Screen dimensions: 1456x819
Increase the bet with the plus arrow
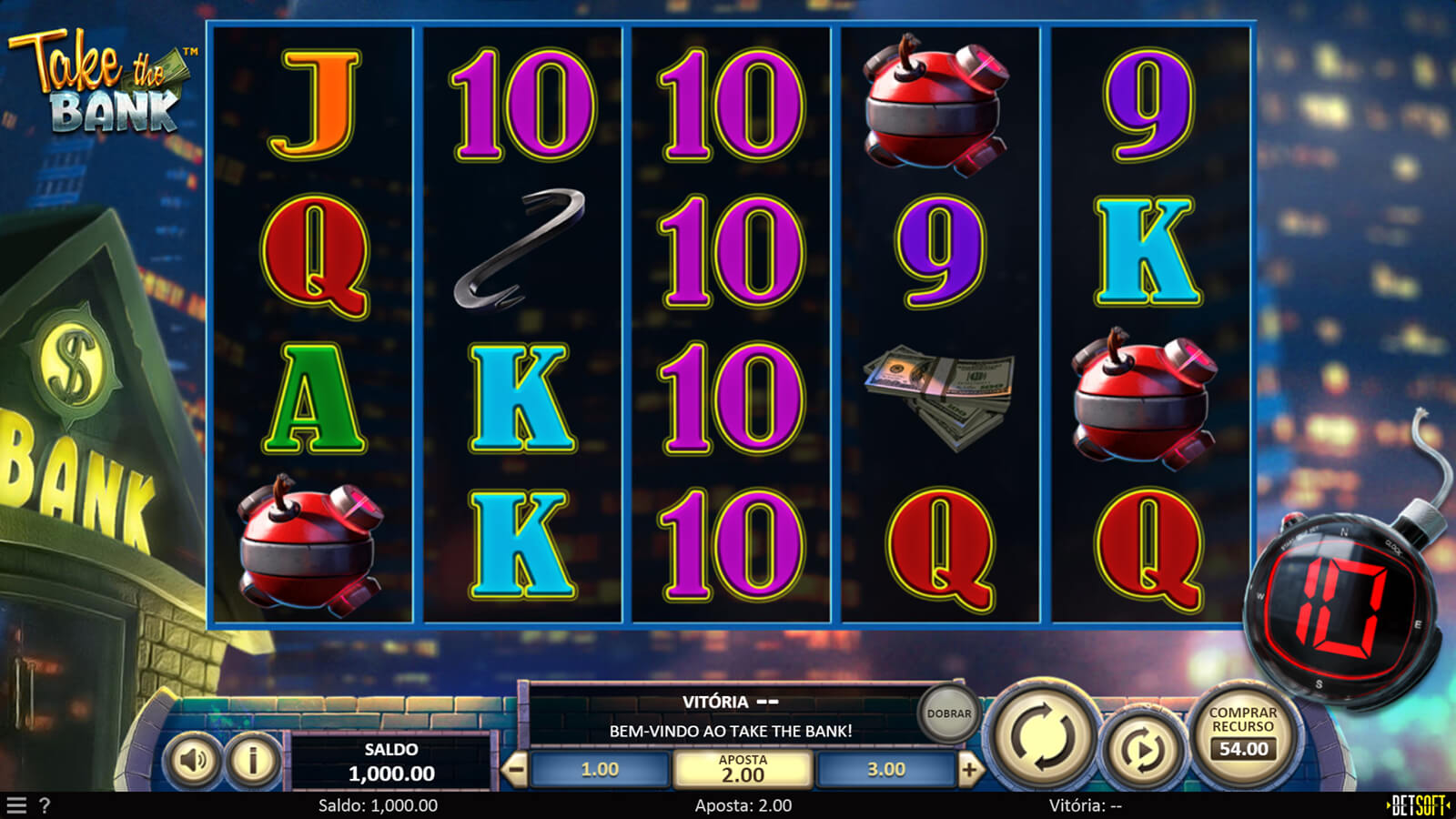969,770
